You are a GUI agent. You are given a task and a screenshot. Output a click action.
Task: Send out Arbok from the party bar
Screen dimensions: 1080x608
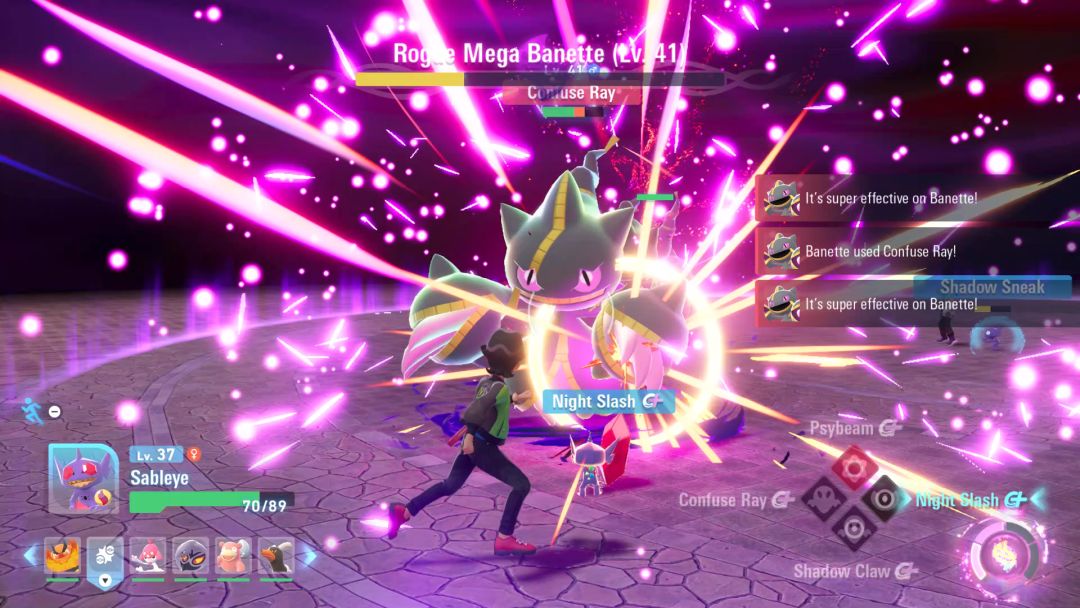[190, 556]
